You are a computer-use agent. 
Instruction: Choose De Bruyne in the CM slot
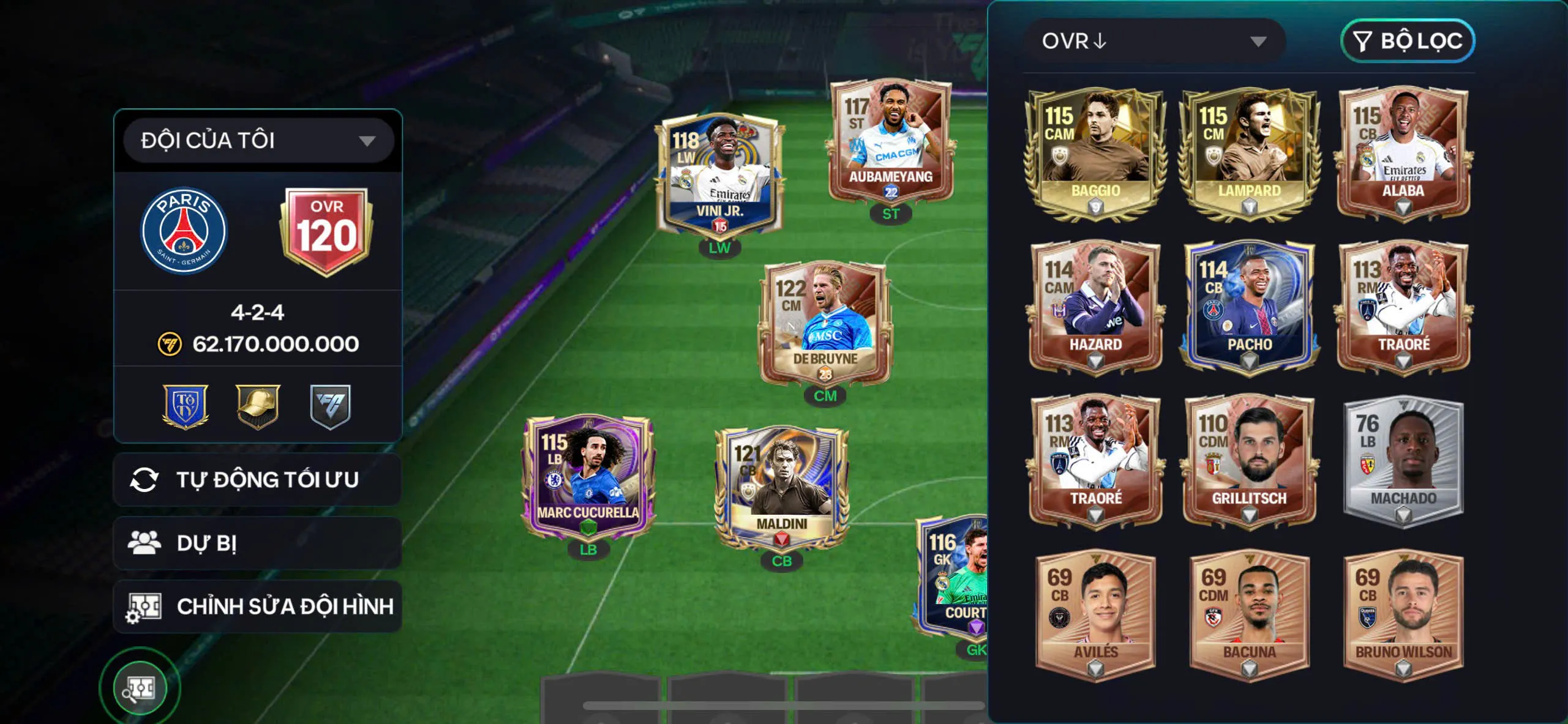point(825,324)
